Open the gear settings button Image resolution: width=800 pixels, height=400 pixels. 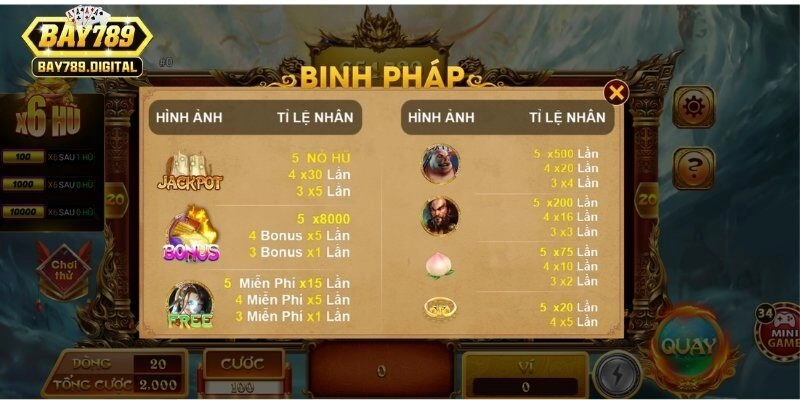(692, 106)
